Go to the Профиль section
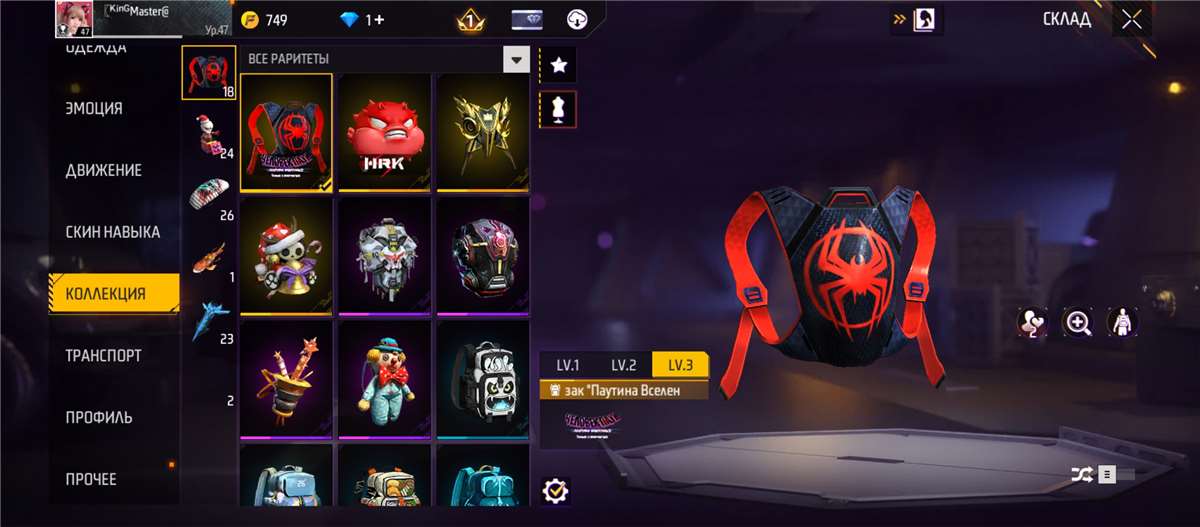The width and height of the screenshot is (1200, 527). pos(99,417)
